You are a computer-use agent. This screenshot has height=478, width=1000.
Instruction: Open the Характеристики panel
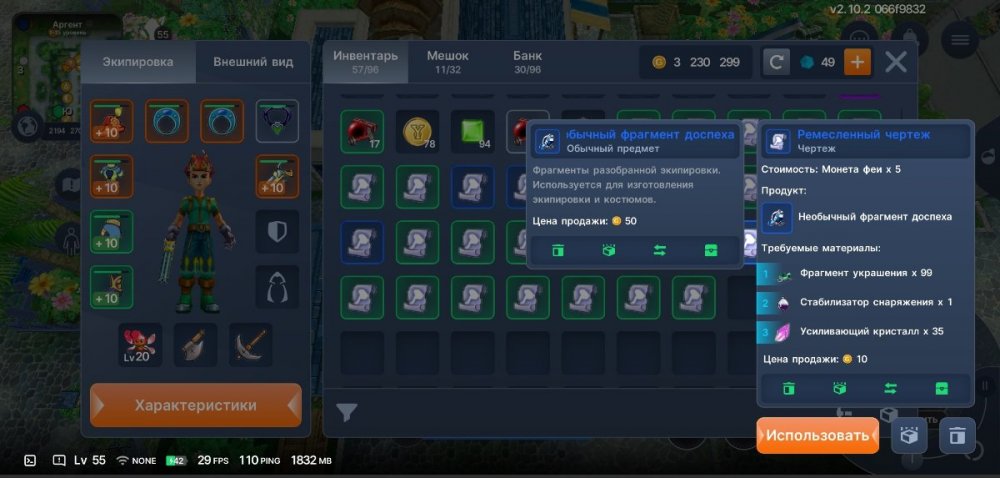point(196,406)
